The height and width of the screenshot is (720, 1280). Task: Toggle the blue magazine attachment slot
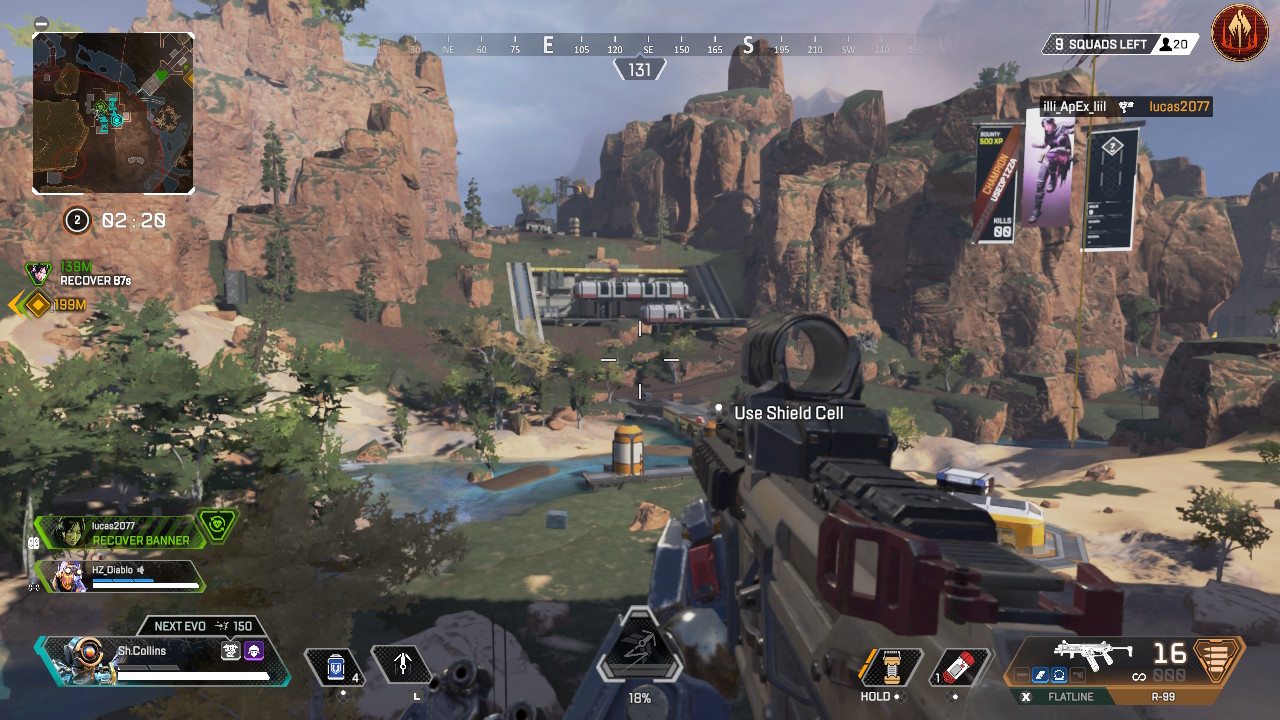[1040, 672]
